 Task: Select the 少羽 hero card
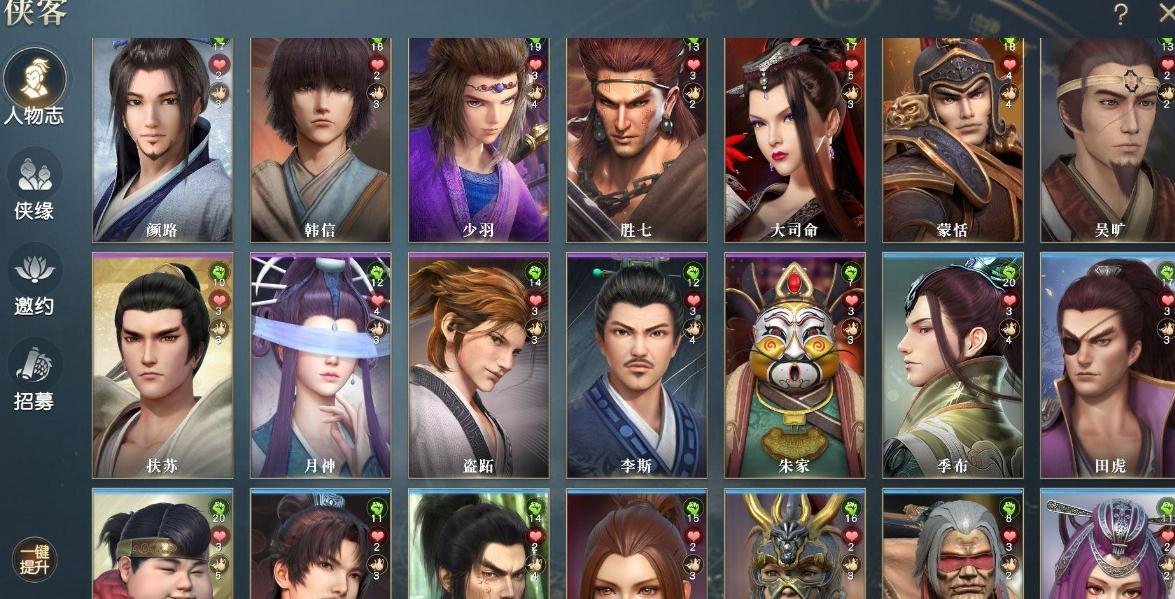point(478,140)
